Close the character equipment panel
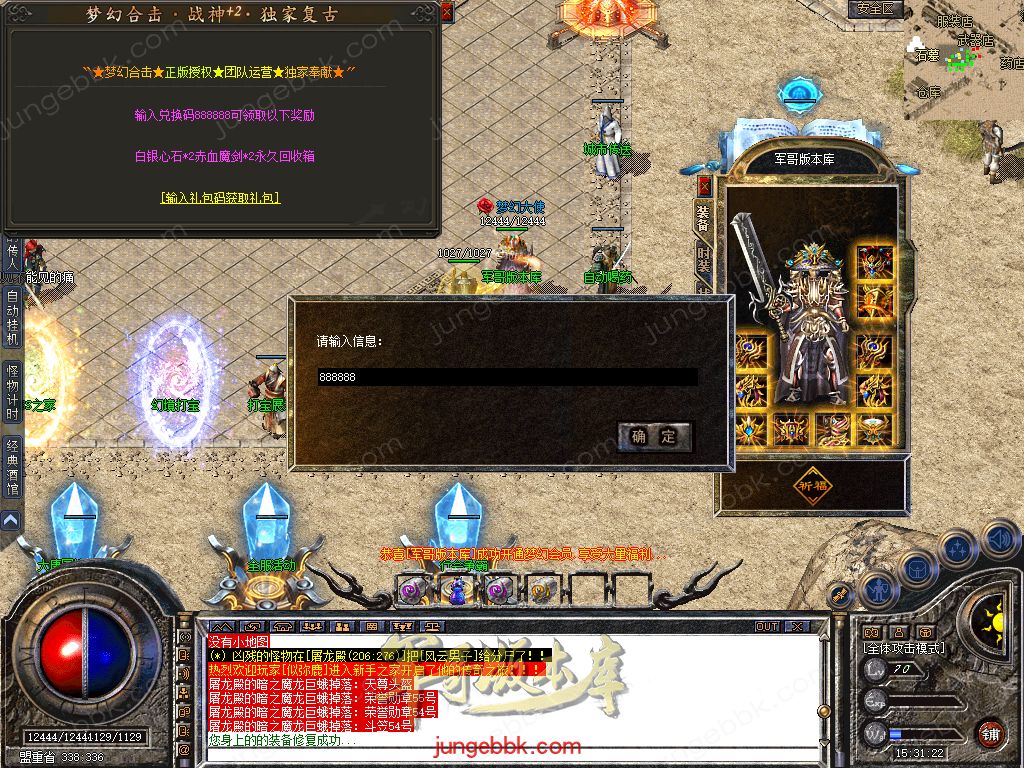 [x=704, y=186]
